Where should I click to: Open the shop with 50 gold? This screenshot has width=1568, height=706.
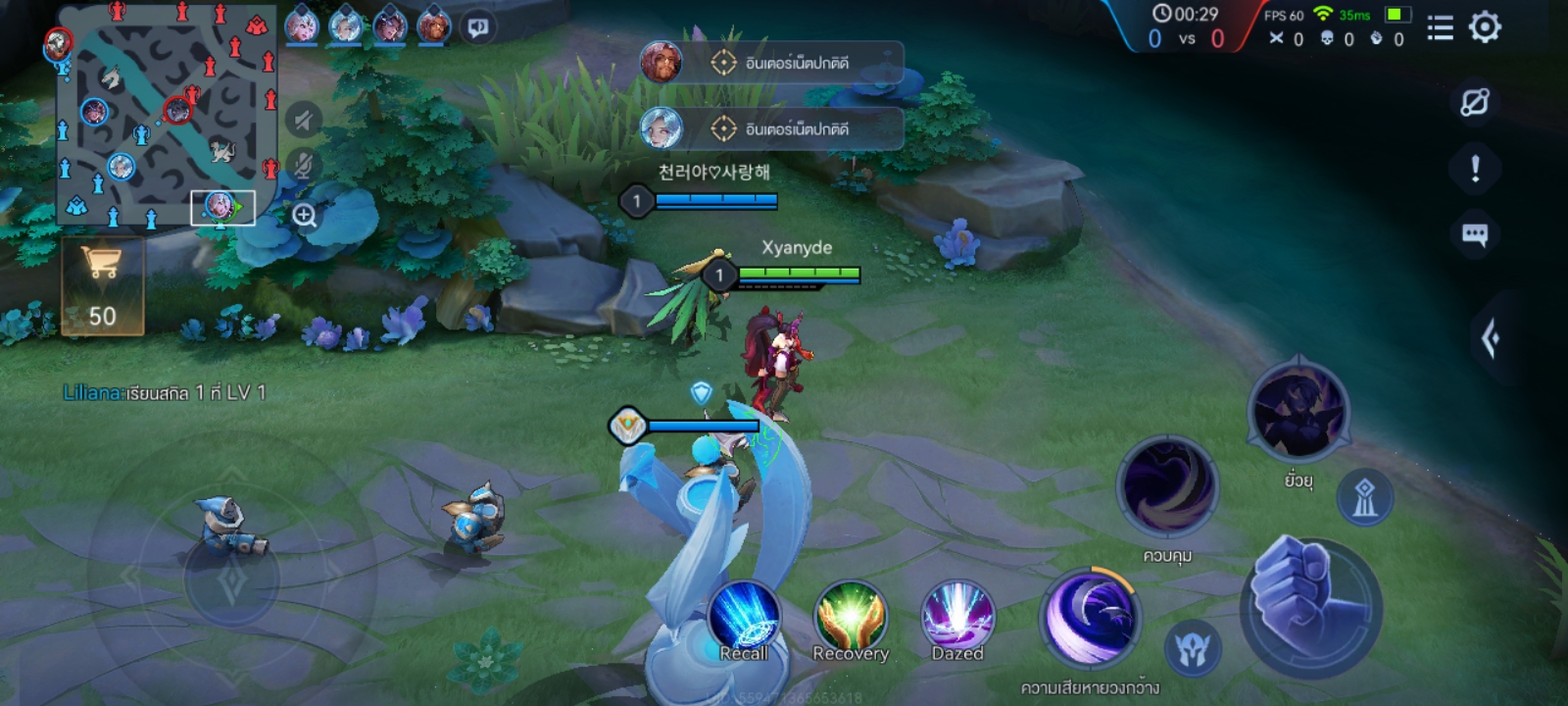click(x=102, y=286)
